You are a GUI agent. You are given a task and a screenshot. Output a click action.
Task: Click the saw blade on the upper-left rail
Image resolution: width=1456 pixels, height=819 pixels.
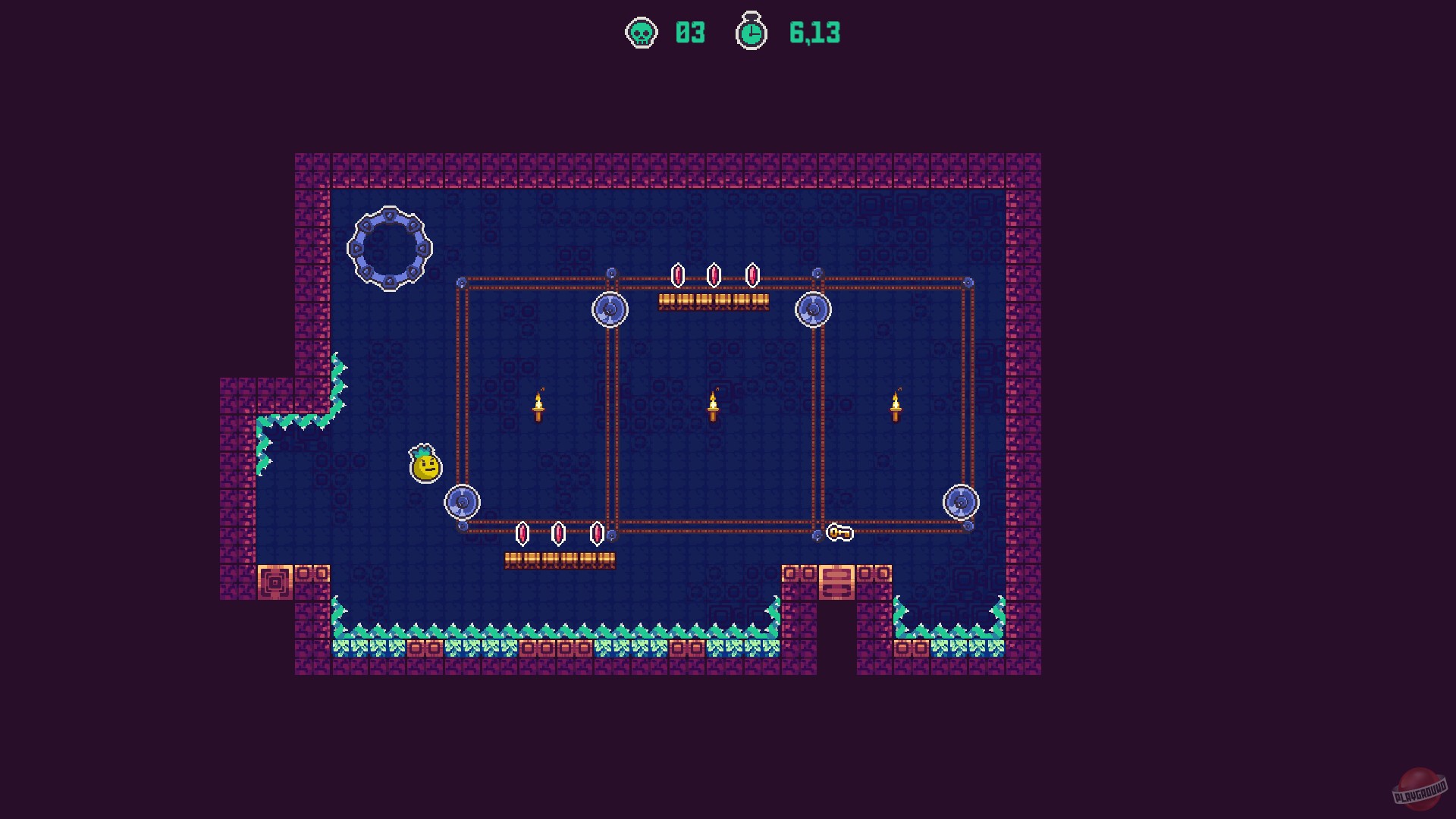[x=609, y=309]
